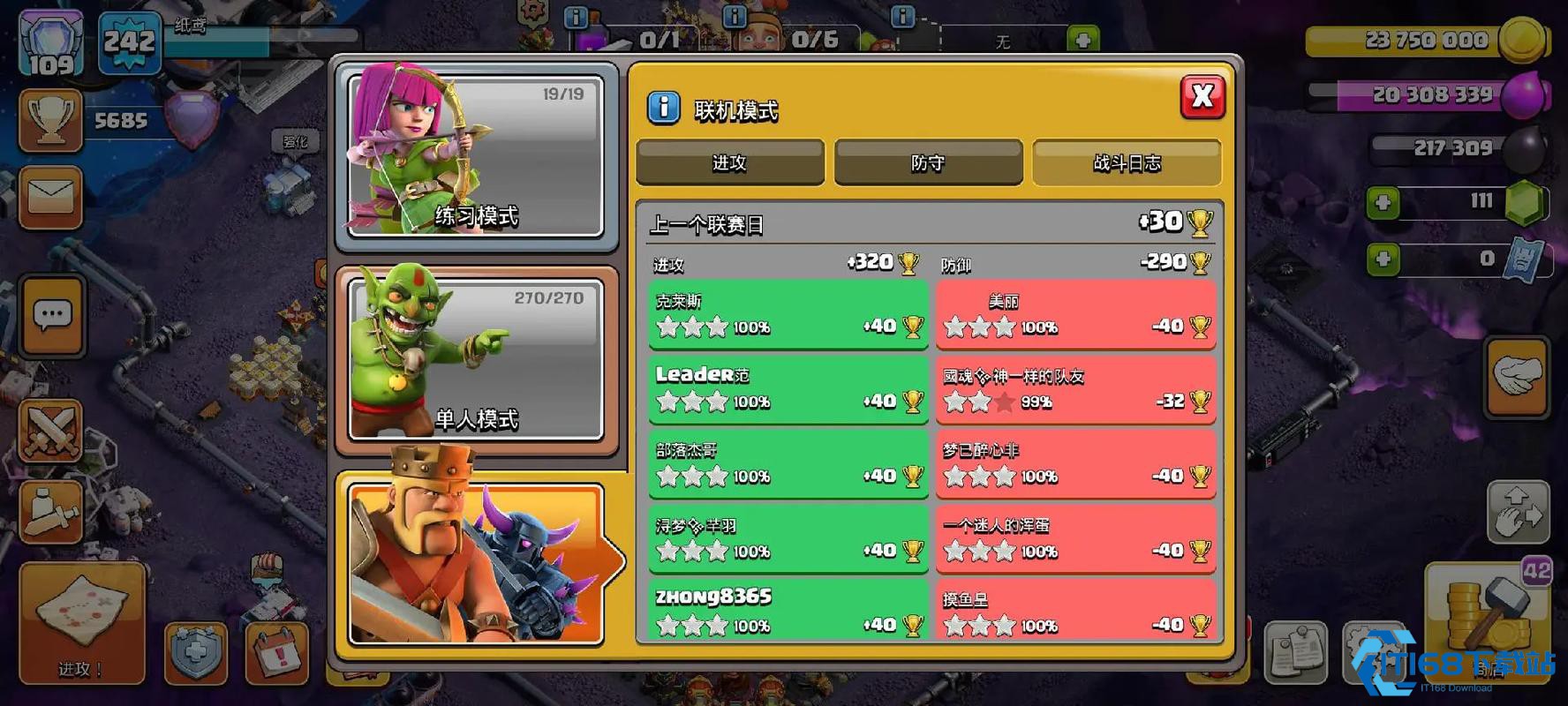Open the chat speech bubble button
1568x706 pixels.
point(52,315)
